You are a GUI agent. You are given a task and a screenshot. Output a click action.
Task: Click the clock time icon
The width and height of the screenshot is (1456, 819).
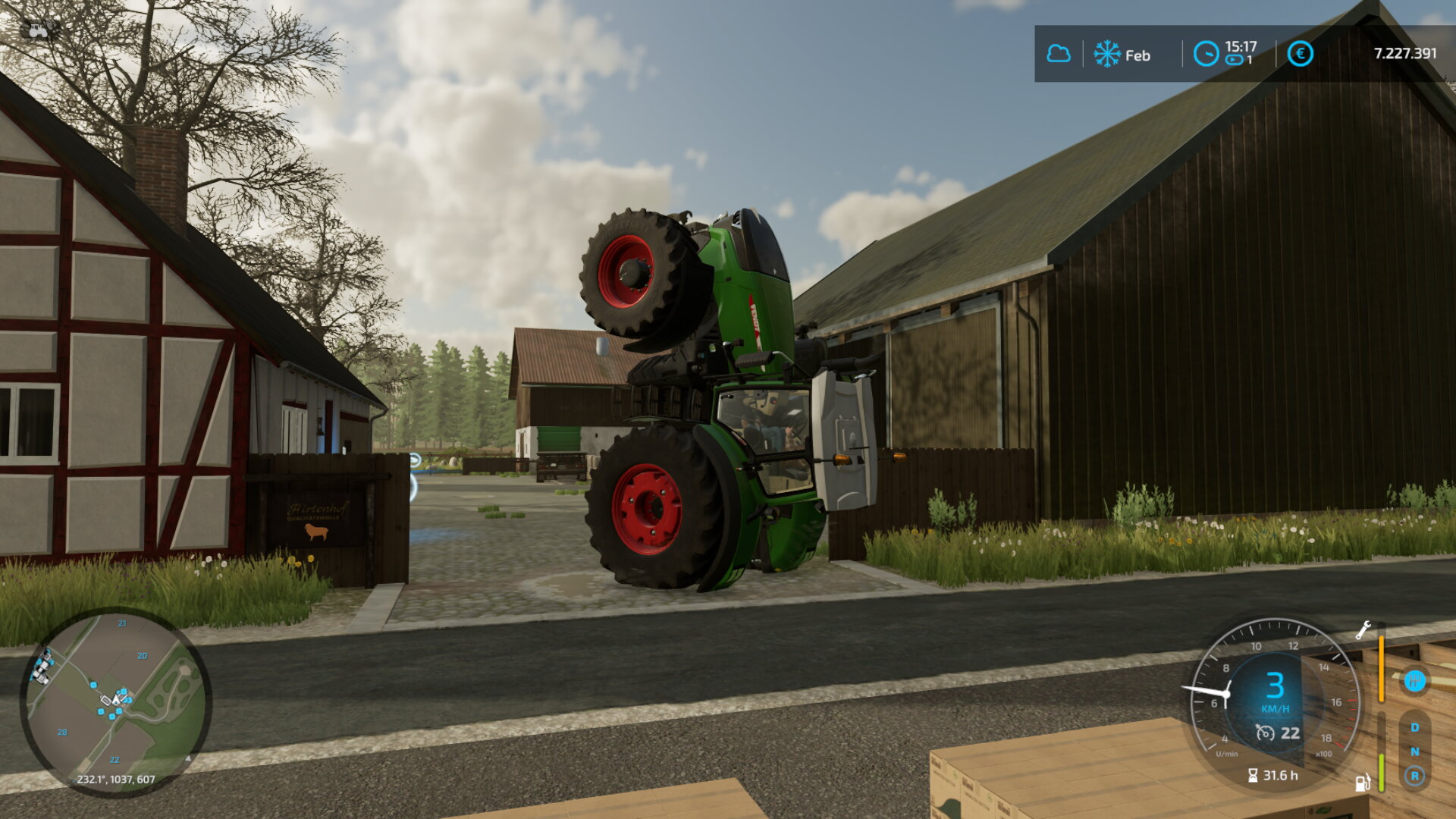(x=1206, y=54)
